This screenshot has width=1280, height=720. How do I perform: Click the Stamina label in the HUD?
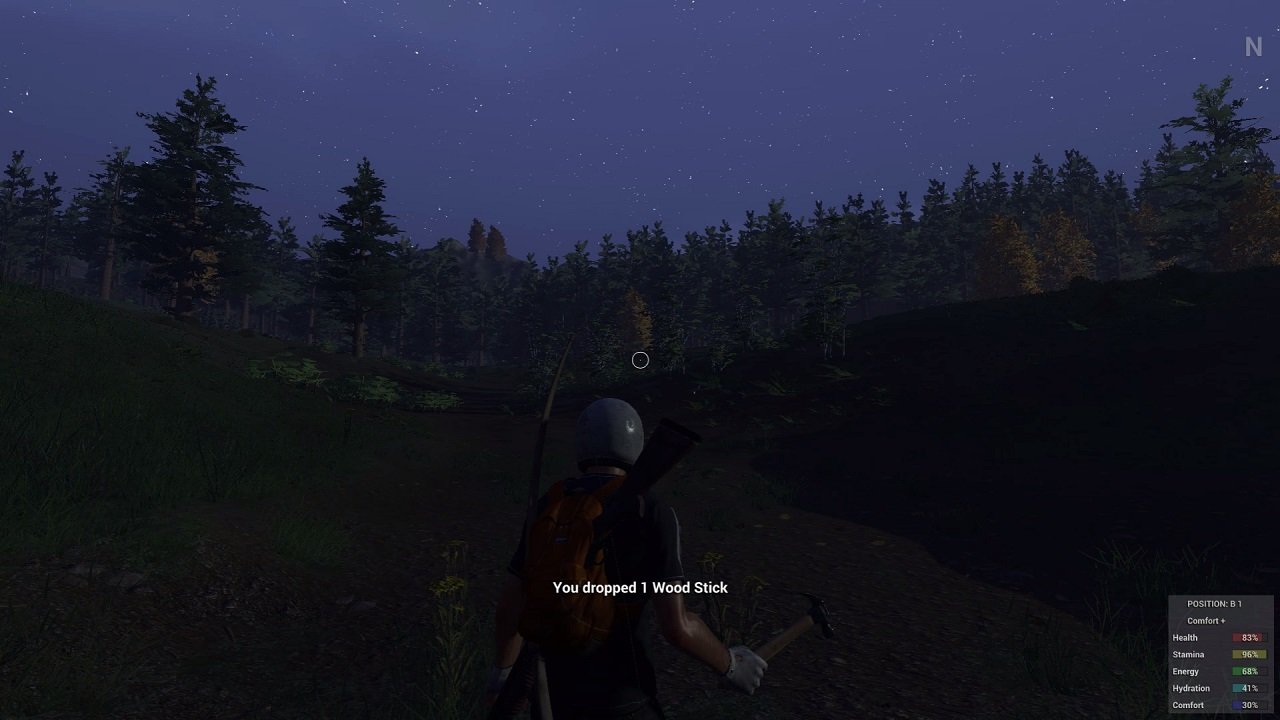tap(1188, 654)
